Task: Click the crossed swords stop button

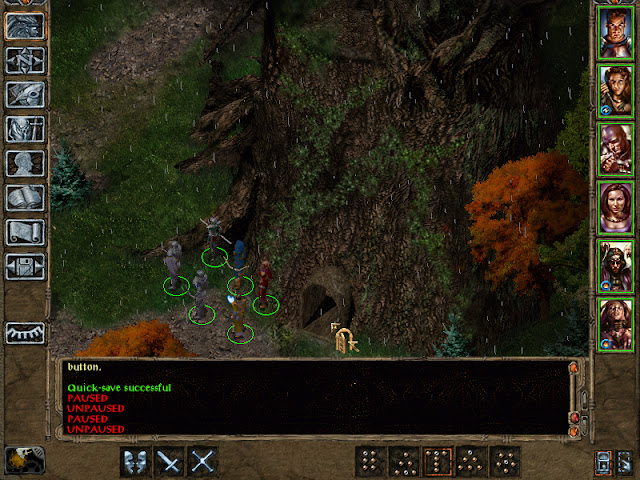Action: [x=203, y=461]
